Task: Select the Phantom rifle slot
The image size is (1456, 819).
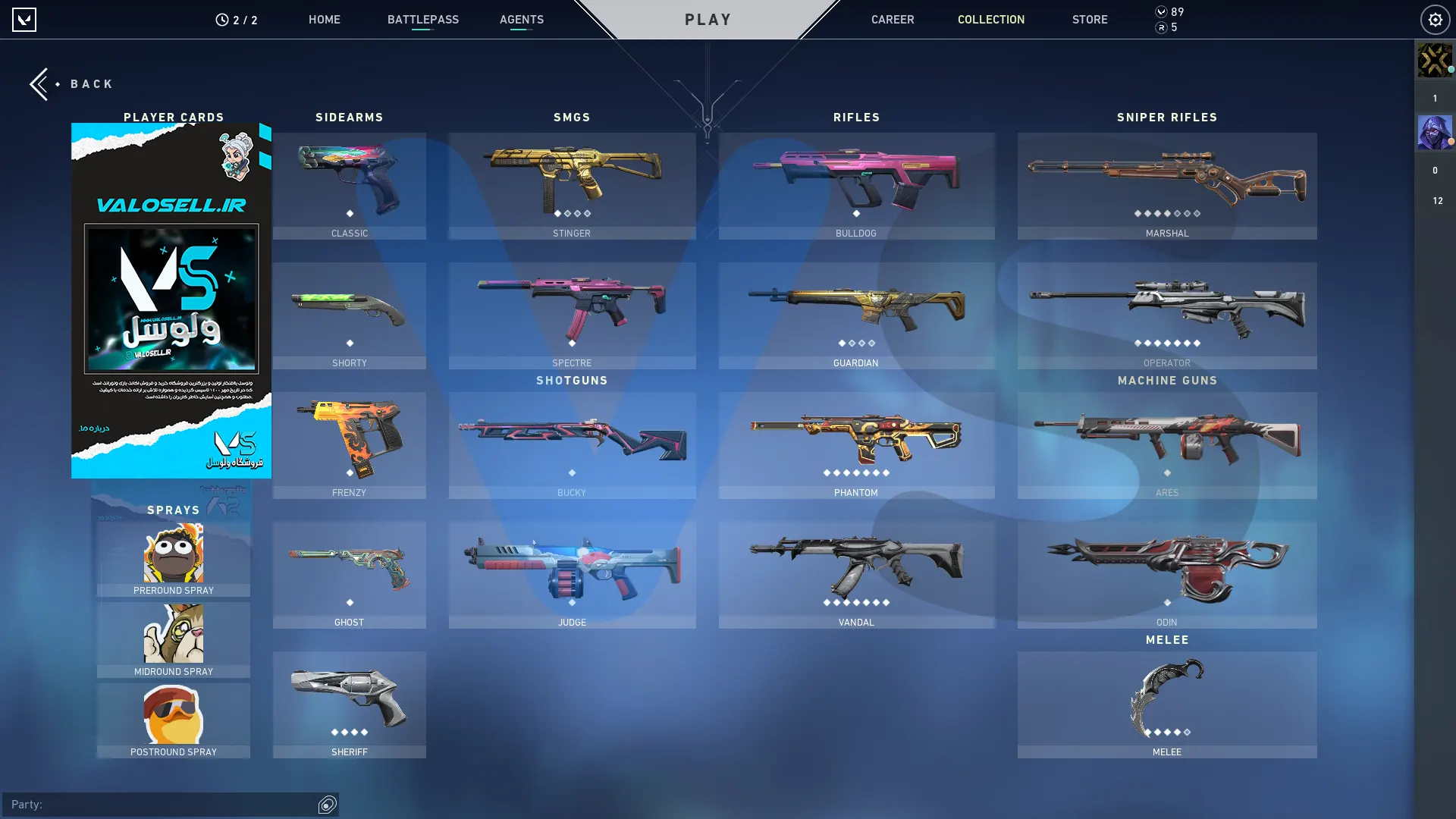Action: [856, 445]
